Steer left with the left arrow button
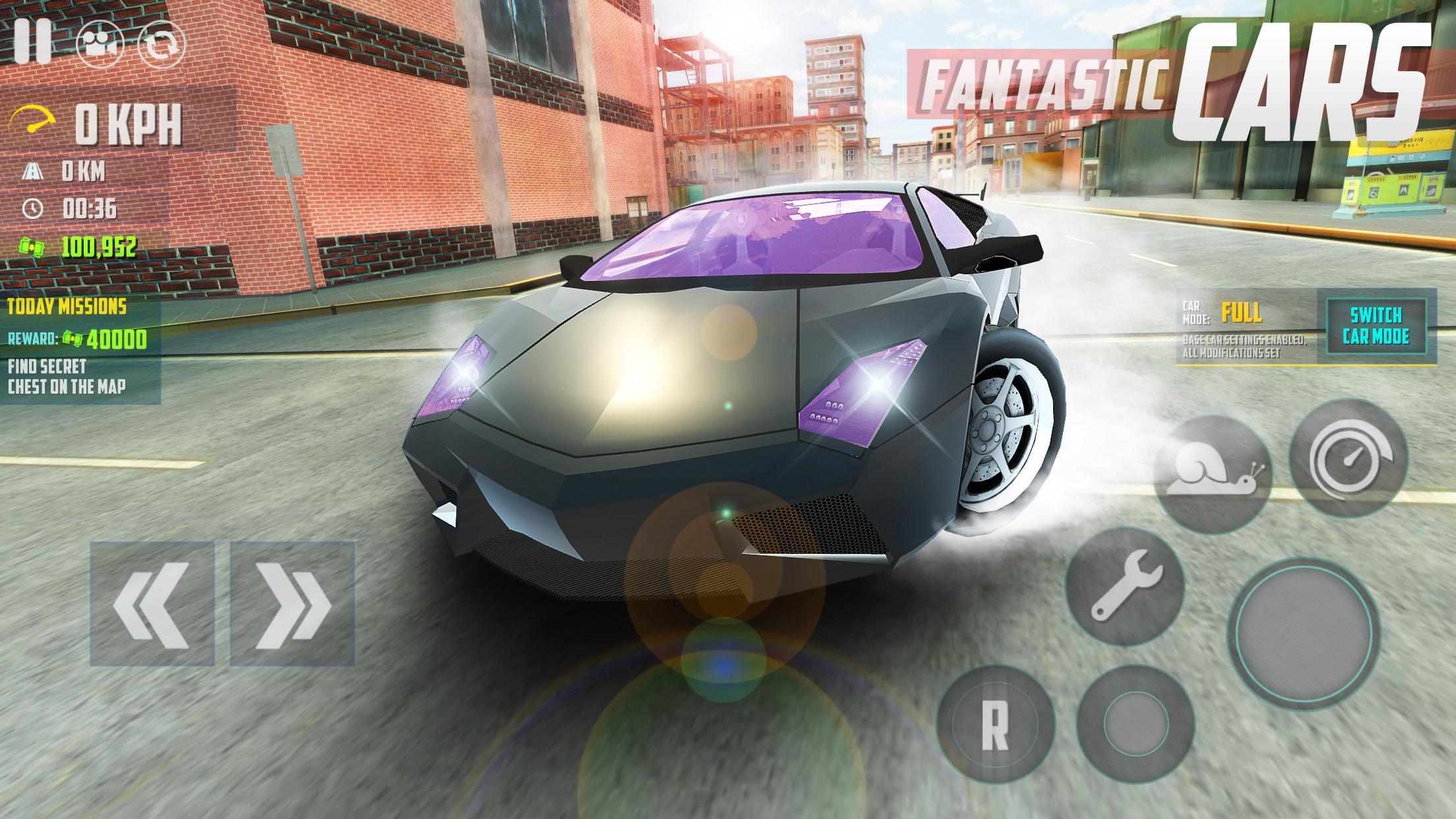Screen dimensions: 1456x819 click(152, 603)
